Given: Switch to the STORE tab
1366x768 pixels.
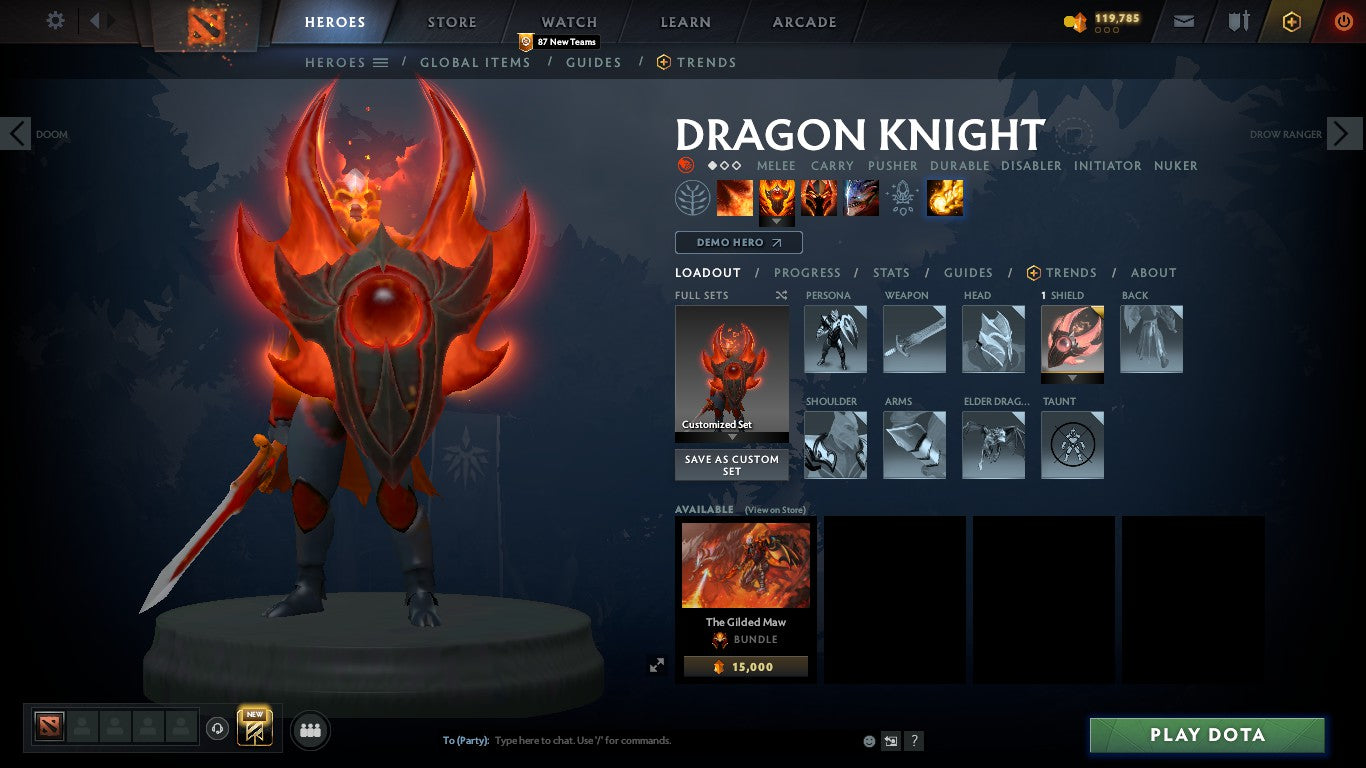Looking at the screenshot, I should click(451, 21).
